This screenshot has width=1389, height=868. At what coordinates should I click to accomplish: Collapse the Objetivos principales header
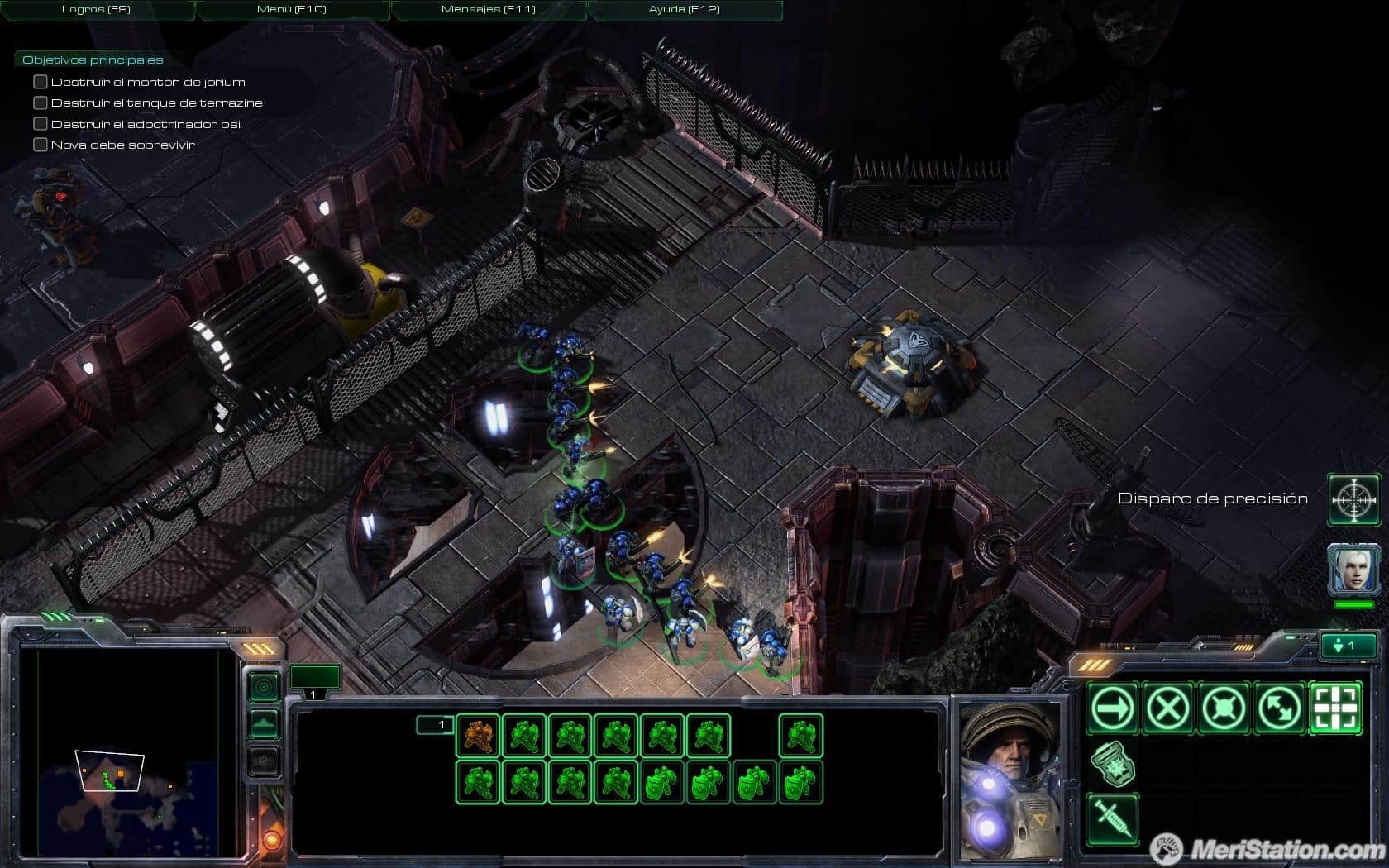pos(93,60)
